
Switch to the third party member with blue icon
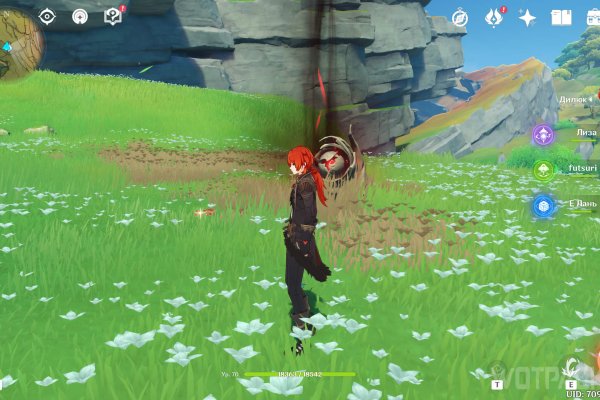545,206
